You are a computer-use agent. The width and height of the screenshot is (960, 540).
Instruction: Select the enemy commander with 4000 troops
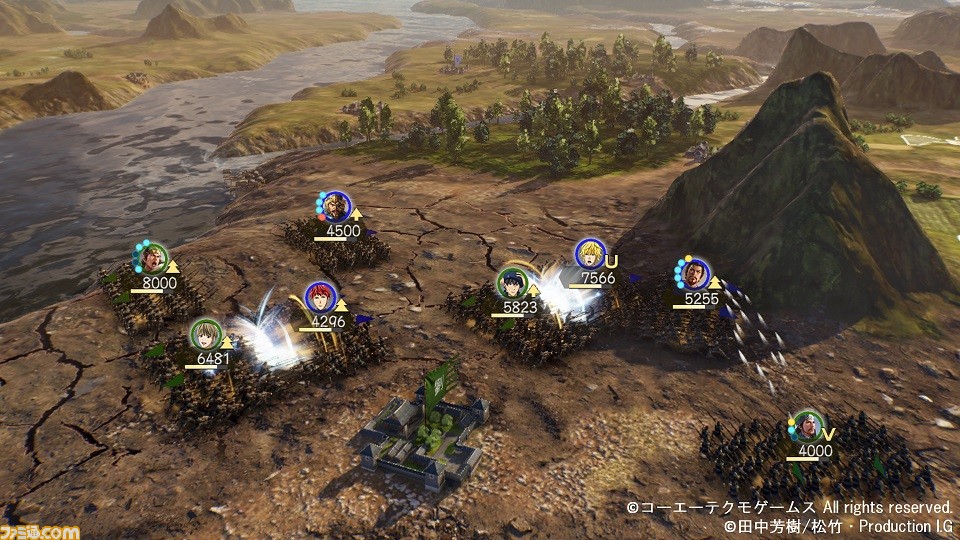coord(806,427)
